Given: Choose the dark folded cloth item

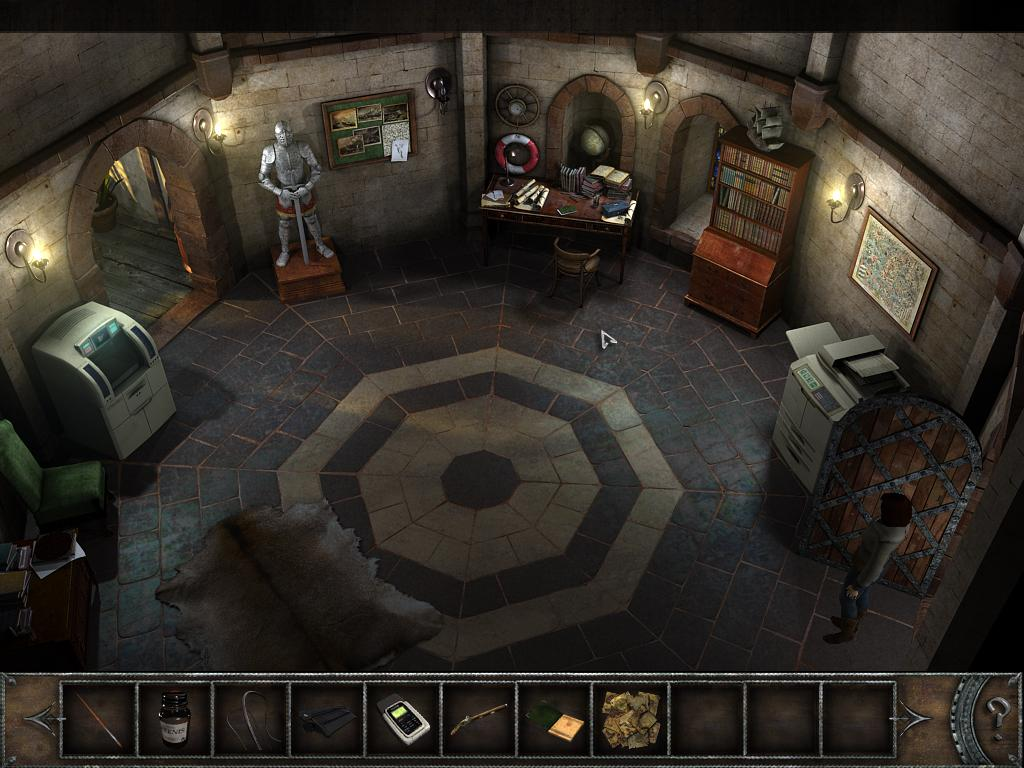Looking at the screenshot, I should 327,720.
